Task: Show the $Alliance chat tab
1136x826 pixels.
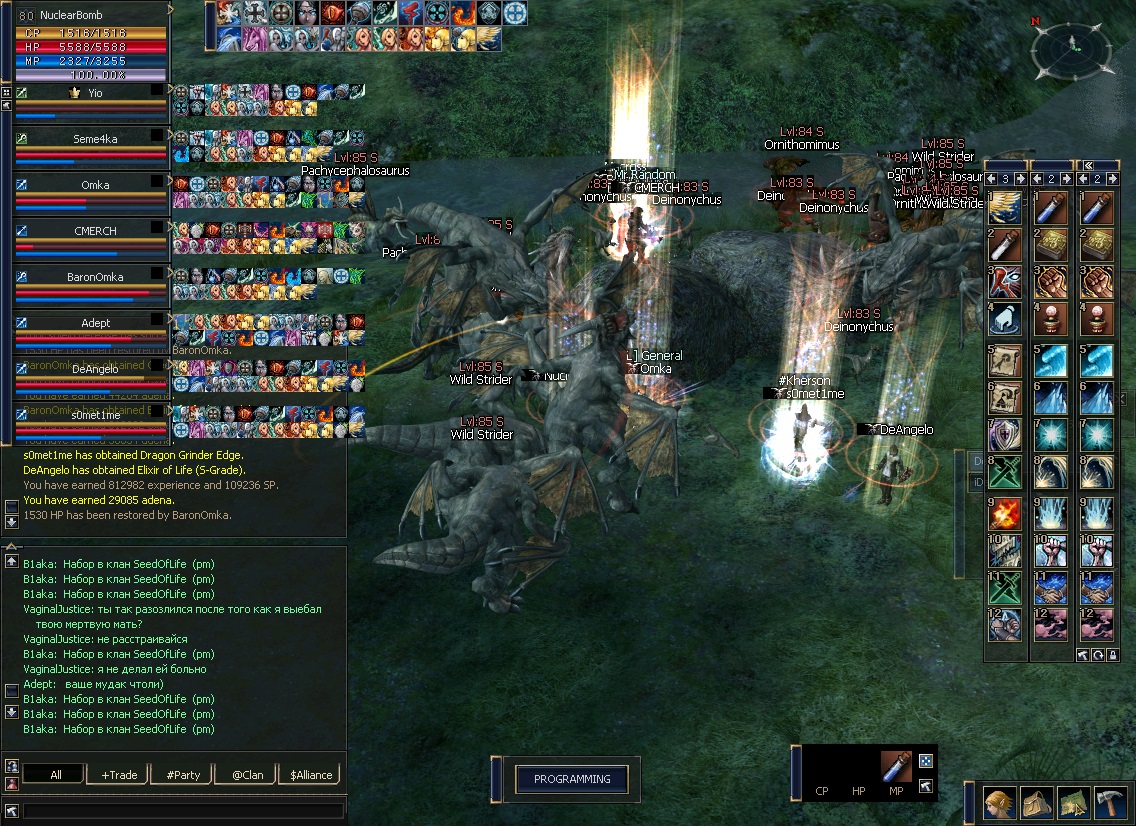Action: [x=311, y=774]
